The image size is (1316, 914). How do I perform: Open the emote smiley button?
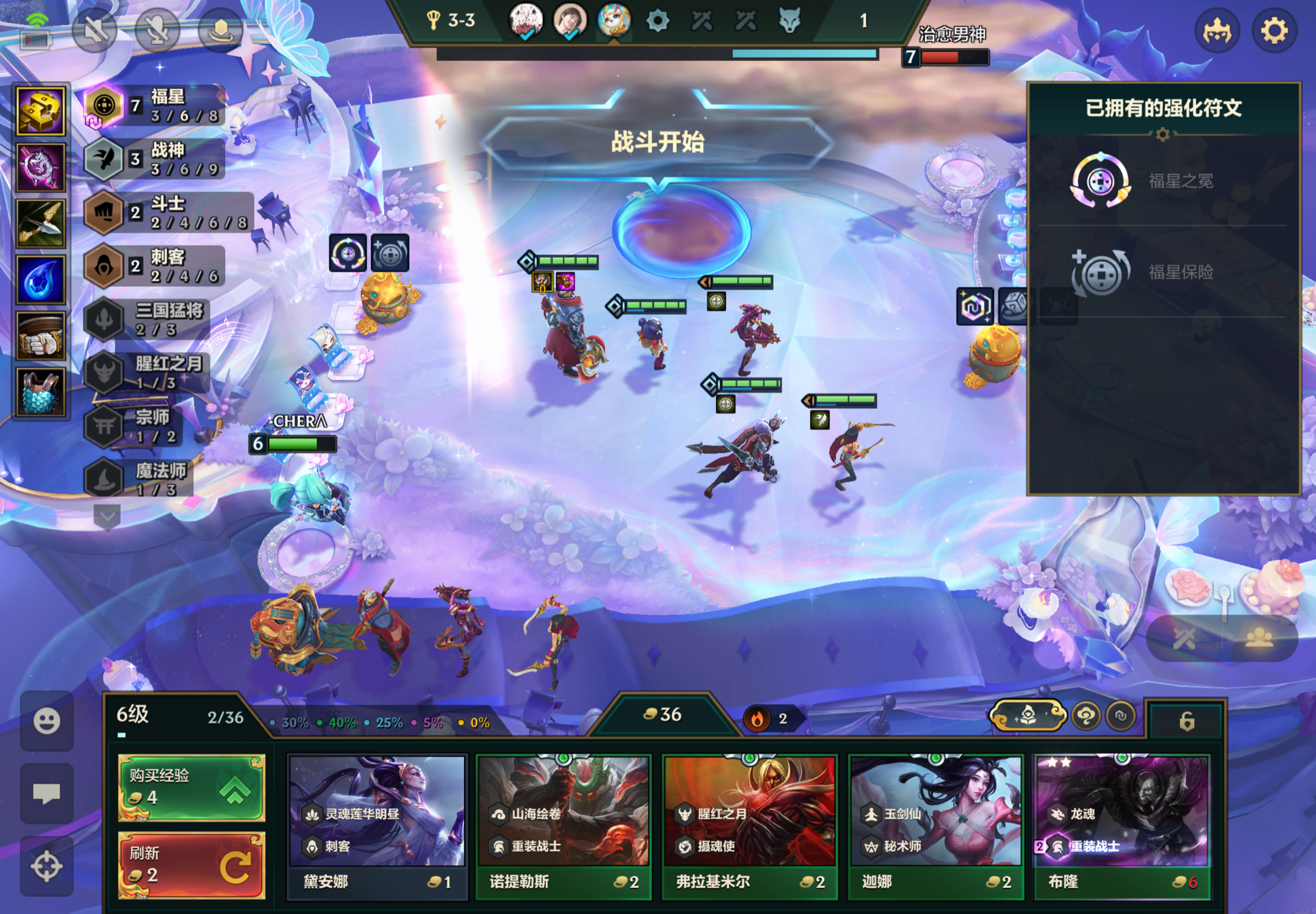click(46, 721)
